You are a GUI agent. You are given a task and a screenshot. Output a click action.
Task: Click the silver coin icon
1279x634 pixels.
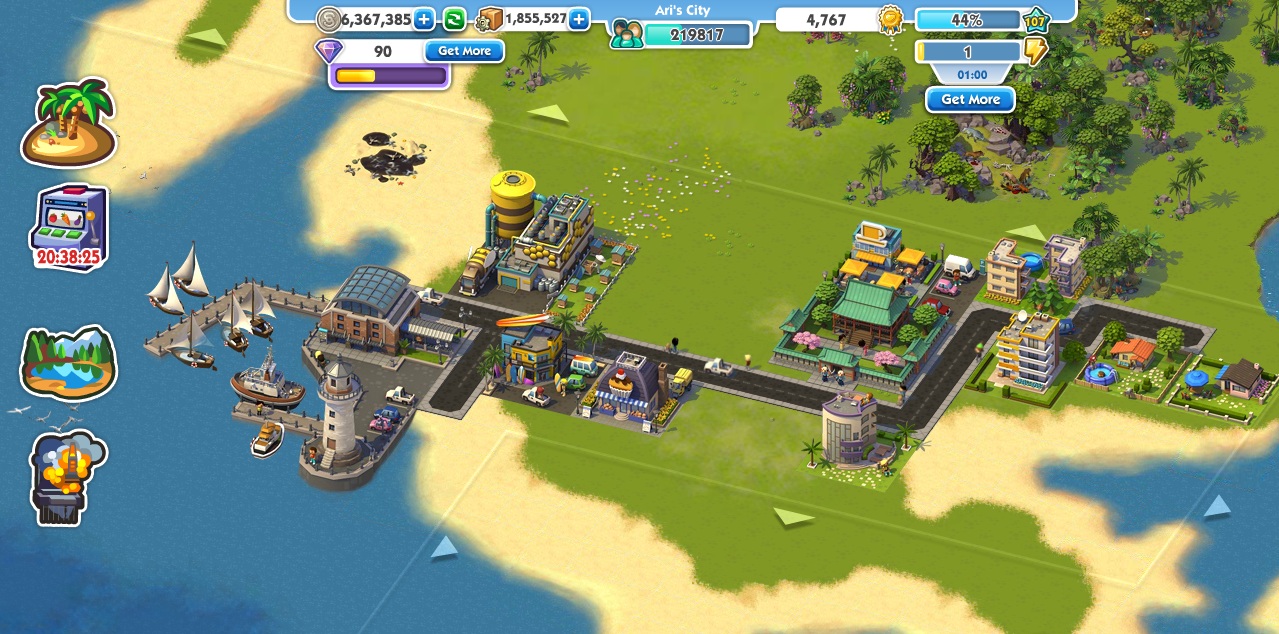click(328, 19)
